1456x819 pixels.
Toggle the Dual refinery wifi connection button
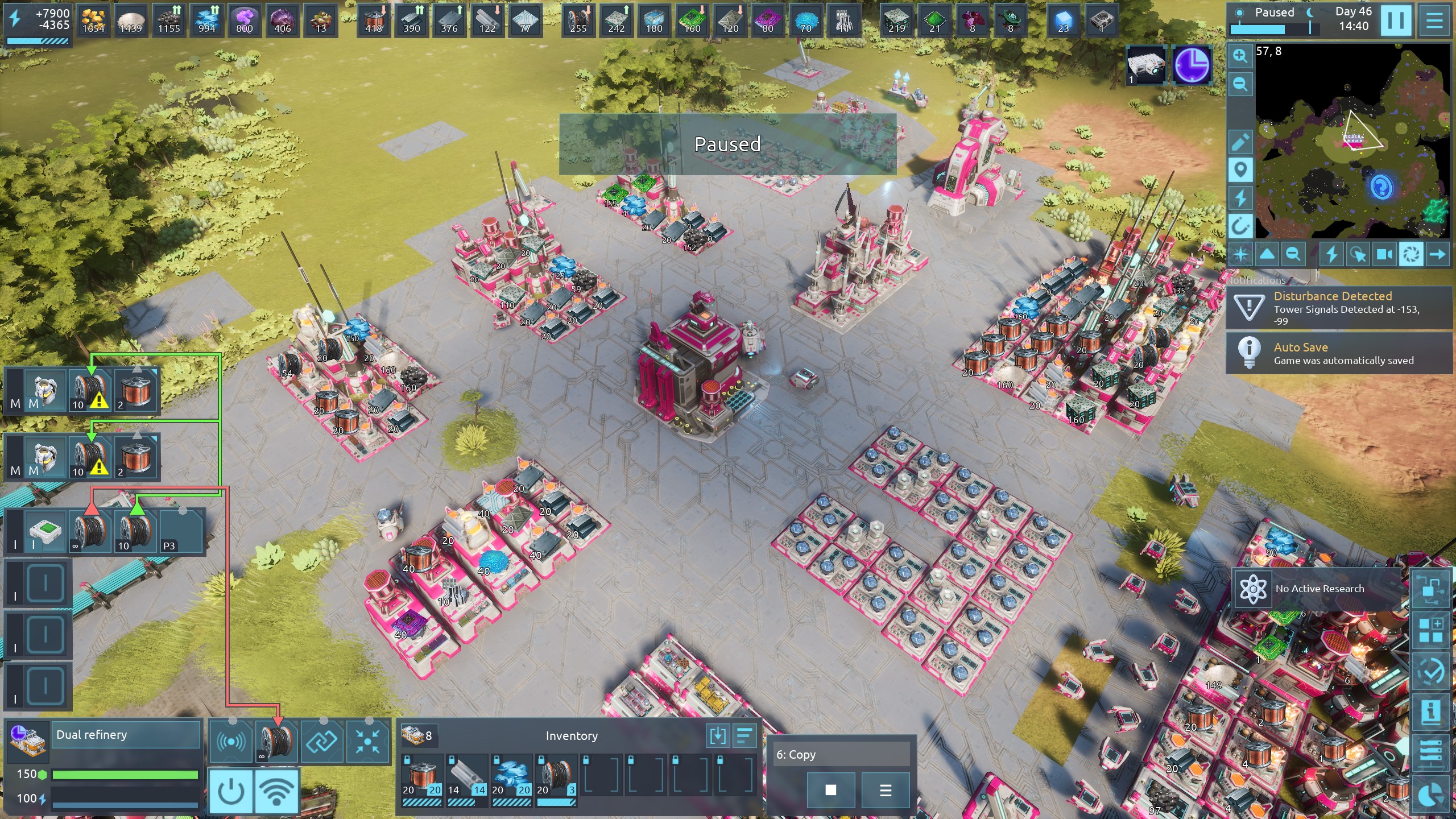click(276, 791)
